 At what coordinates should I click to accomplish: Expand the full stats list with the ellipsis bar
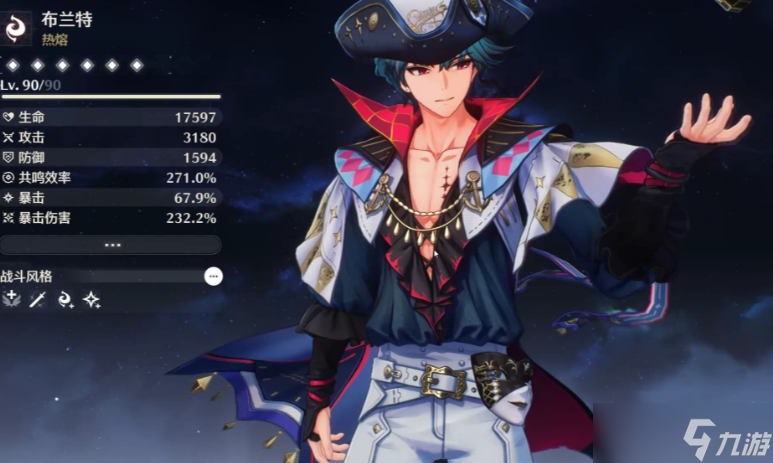tap(111, 244)
